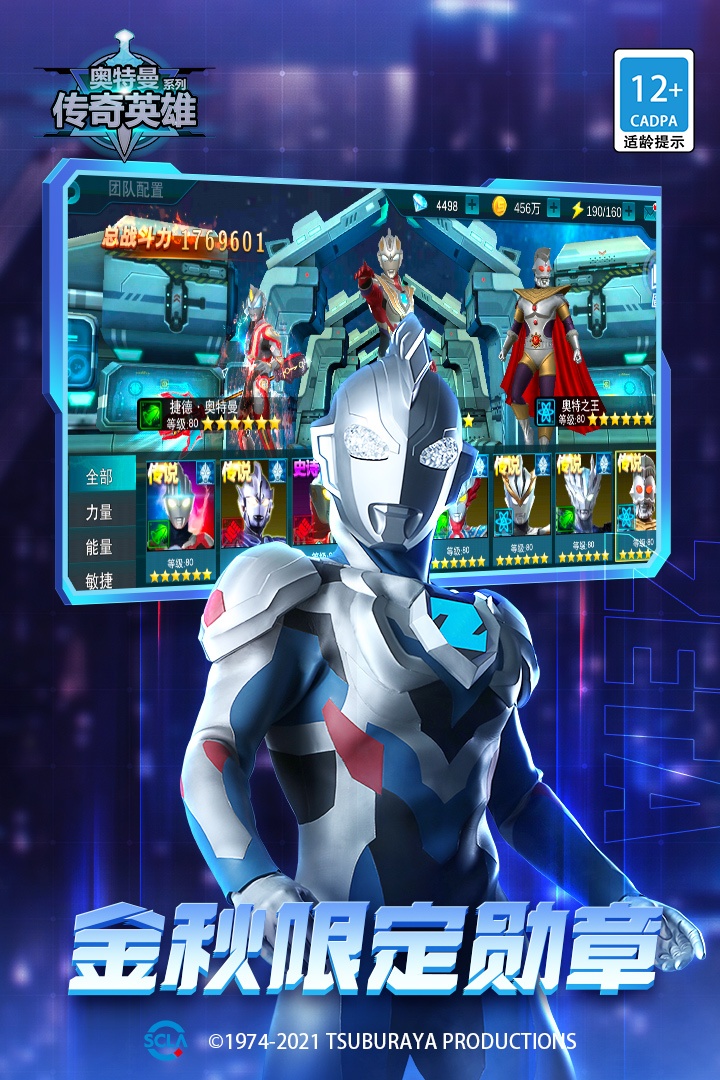This screenshot has width=720, height=1080.
Task: Open the 敏捷 (Agility) tab
Action: 99,579
